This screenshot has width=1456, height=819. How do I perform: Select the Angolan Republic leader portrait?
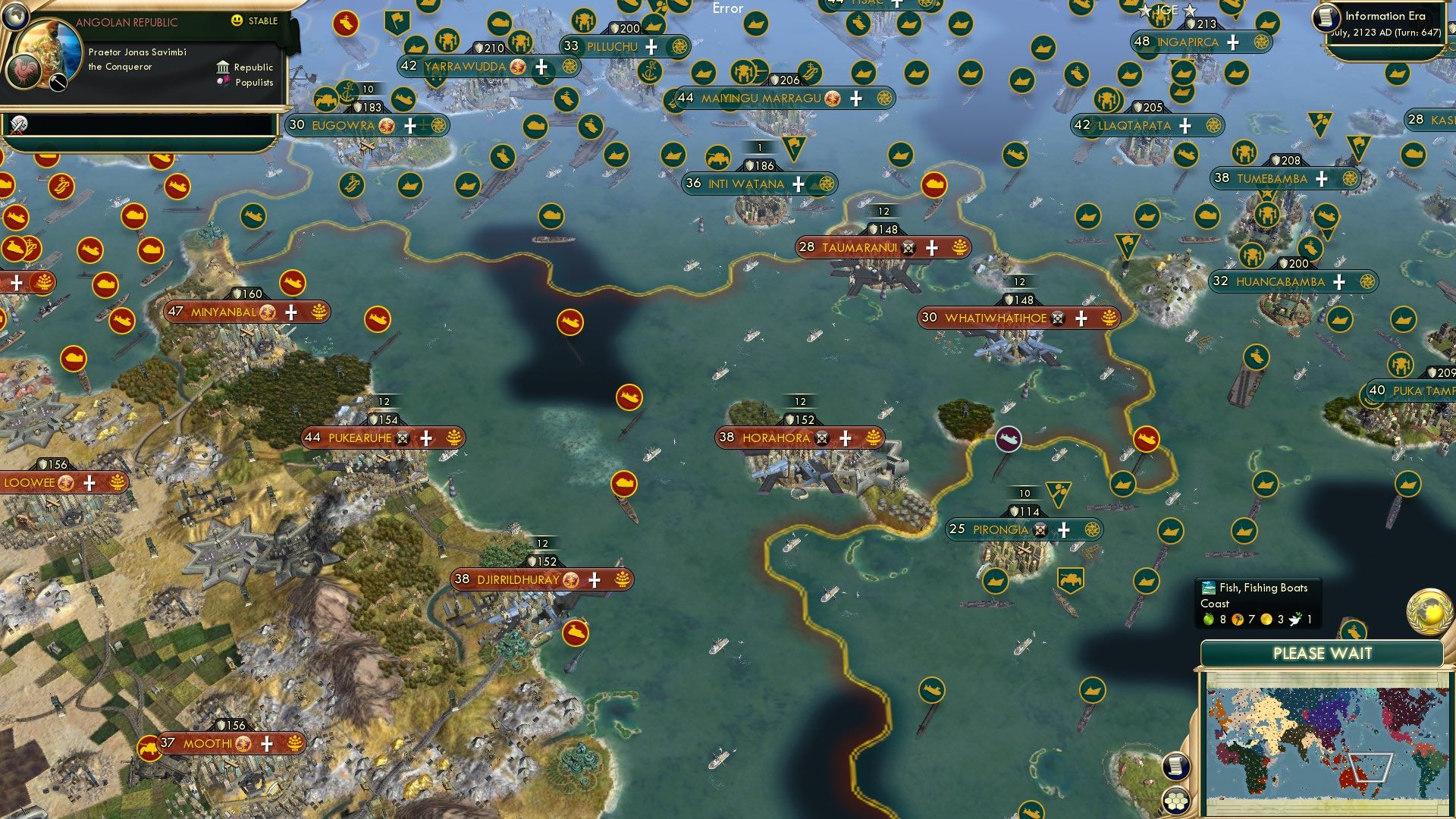[49, 48]
